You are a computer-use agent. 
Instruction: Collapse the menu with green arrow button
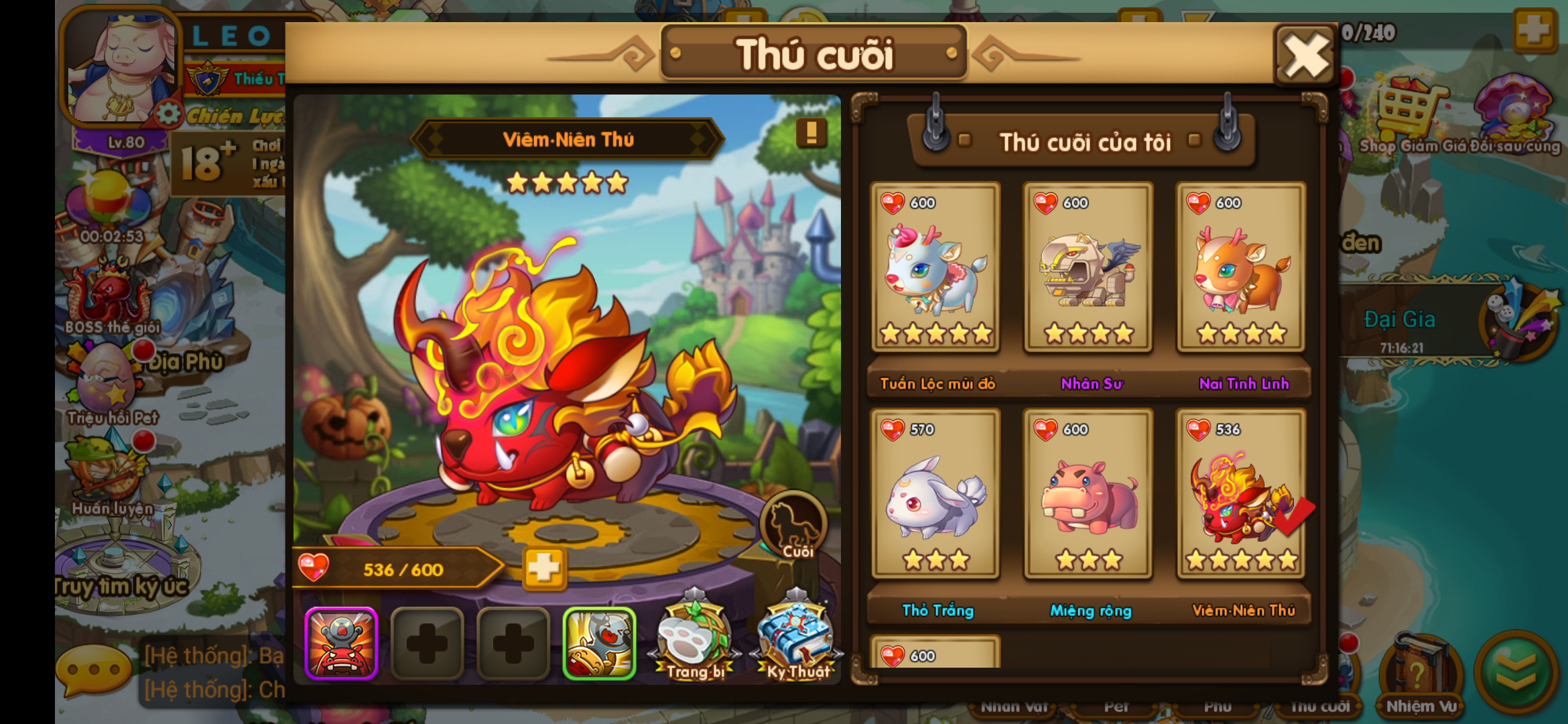click(1516, 670)
